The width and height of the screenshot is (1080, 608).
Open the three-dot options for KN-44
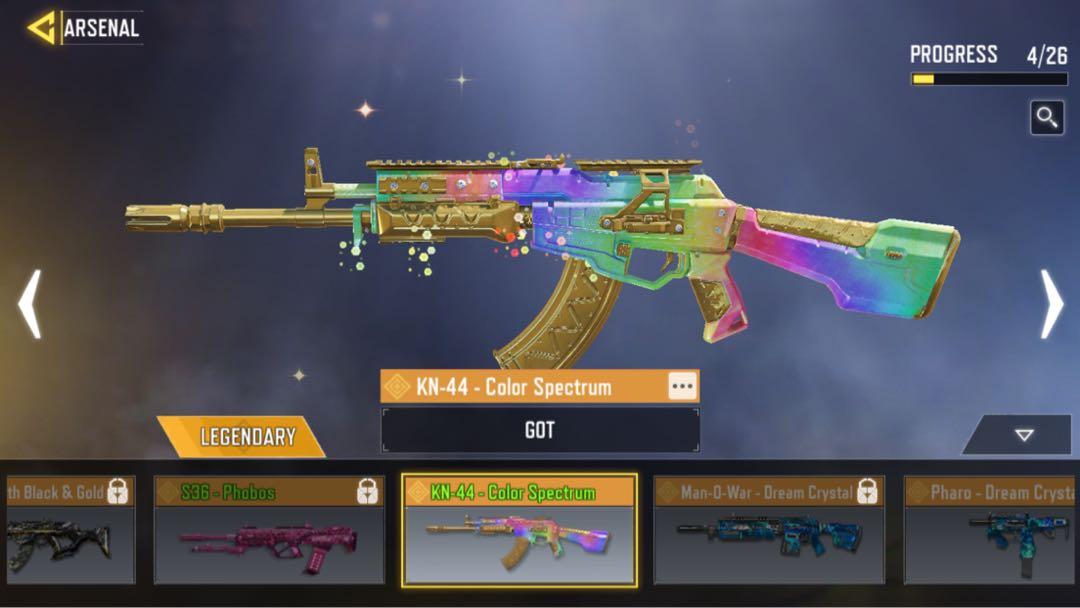tap(682, 387)
